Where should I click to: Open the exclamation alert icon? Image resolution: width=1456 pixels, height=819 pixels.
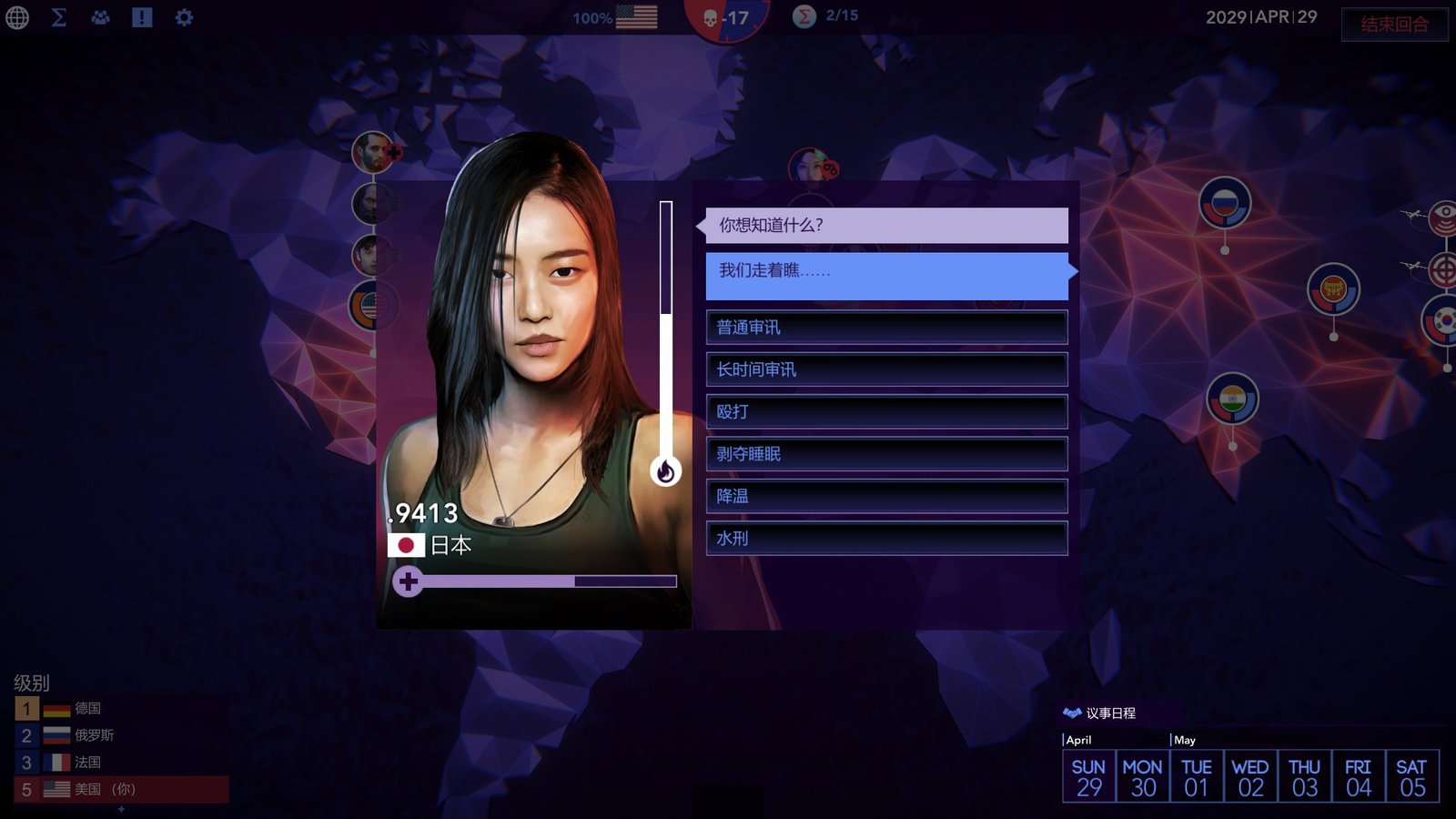click(x=142, y=17)
